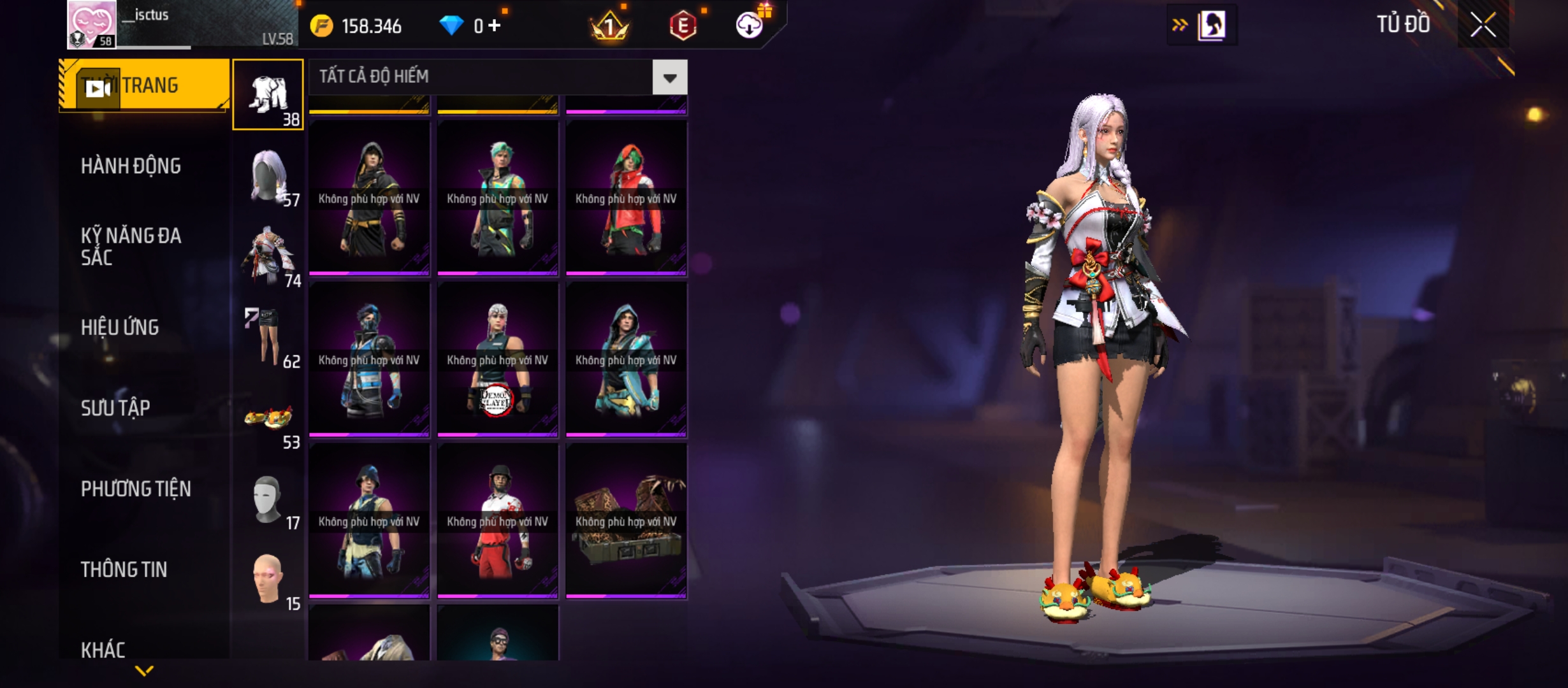Open the player profile avatar
This screenshot has width=1568, height=688.
click(92, 24)
